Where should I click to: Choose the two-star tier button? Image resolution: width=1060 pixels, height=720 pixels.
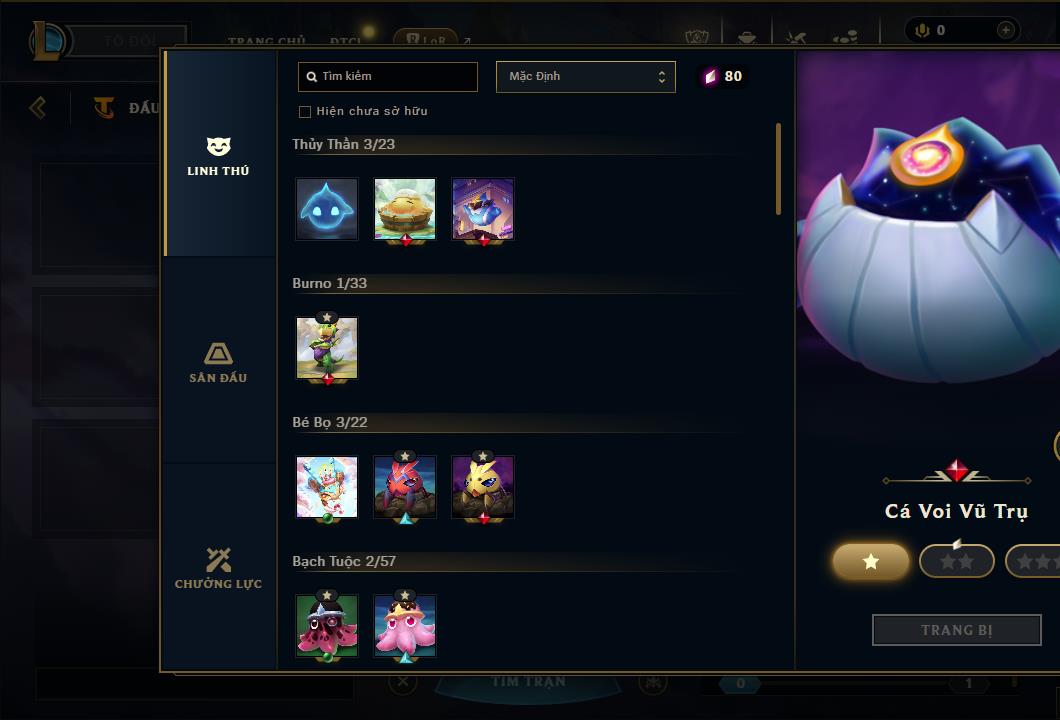tap(956, 562)
